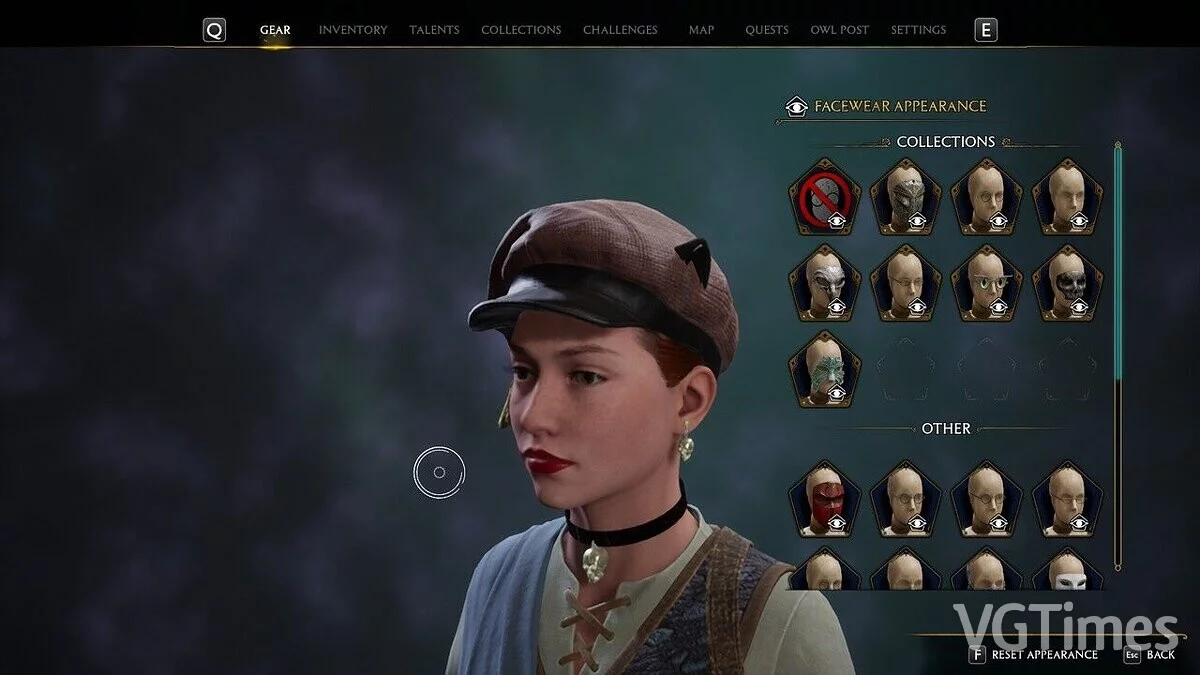Select the Gear tab
The image size is (1200, 675).
click(275, 30)
